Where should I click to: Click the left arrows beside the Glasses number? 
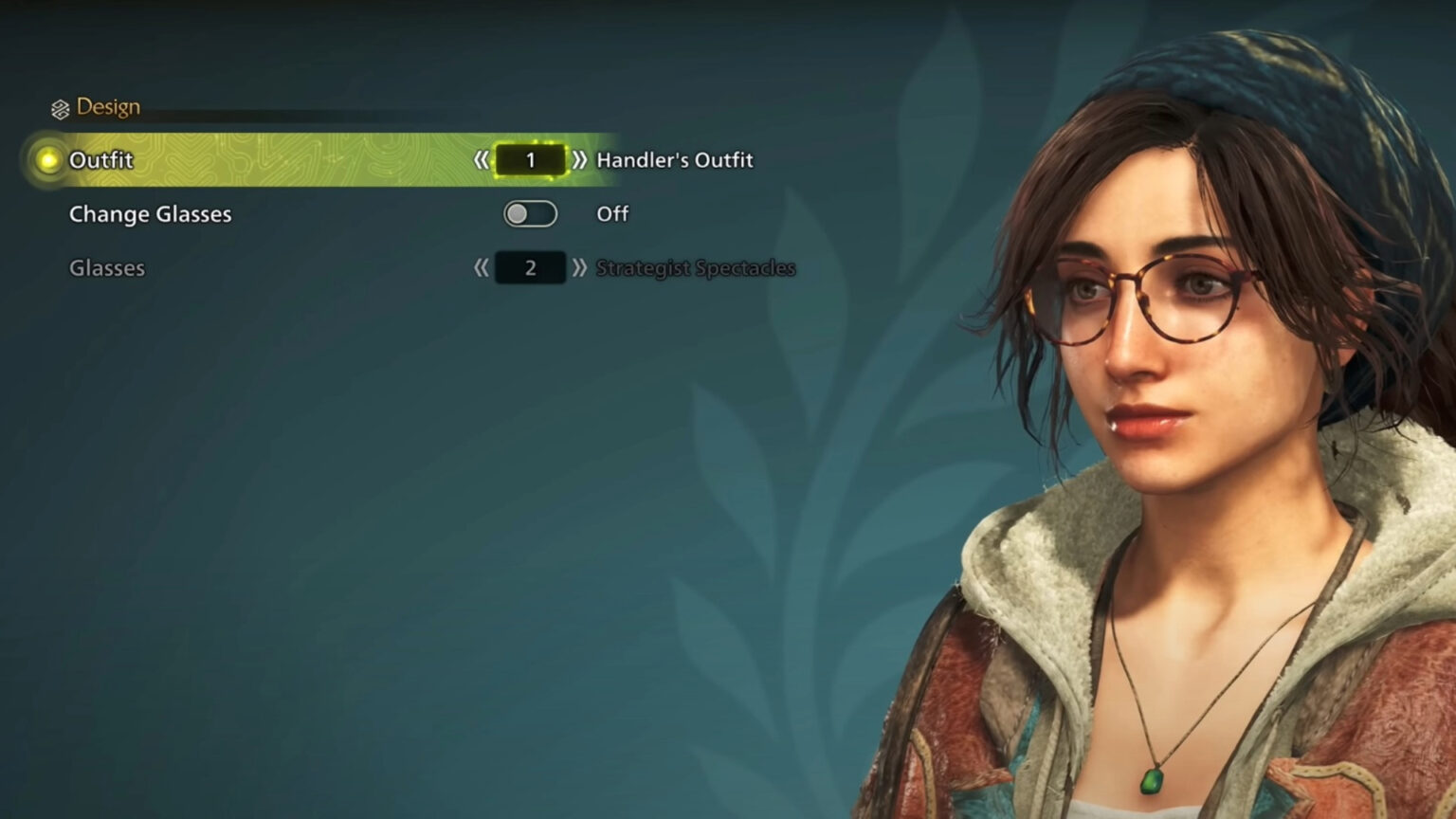pyautogui.click(x=482, y=267)
